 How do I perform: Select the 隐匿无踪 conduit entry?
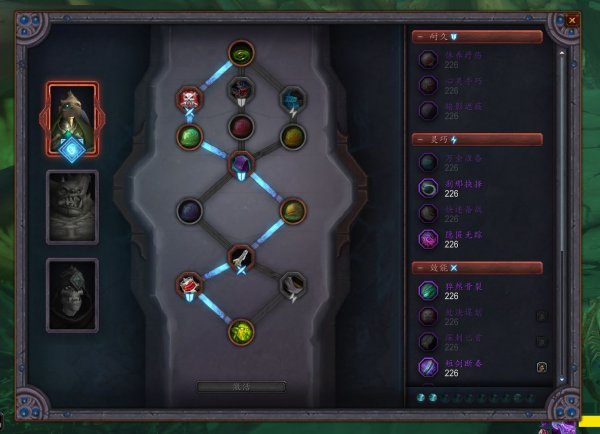(x=427, y=238)
